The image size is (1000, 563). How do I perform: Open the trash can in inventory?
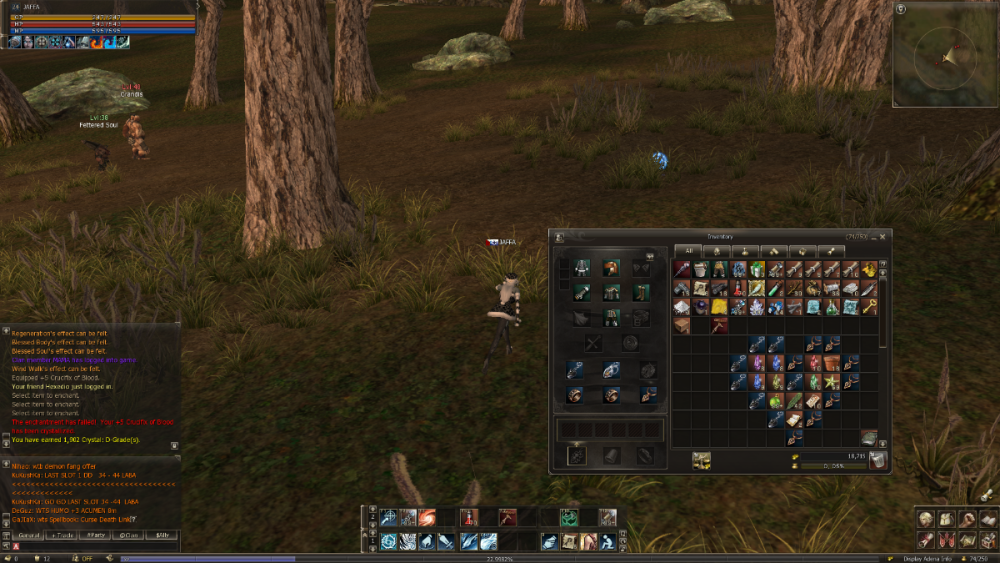click(x=877, y=459)
